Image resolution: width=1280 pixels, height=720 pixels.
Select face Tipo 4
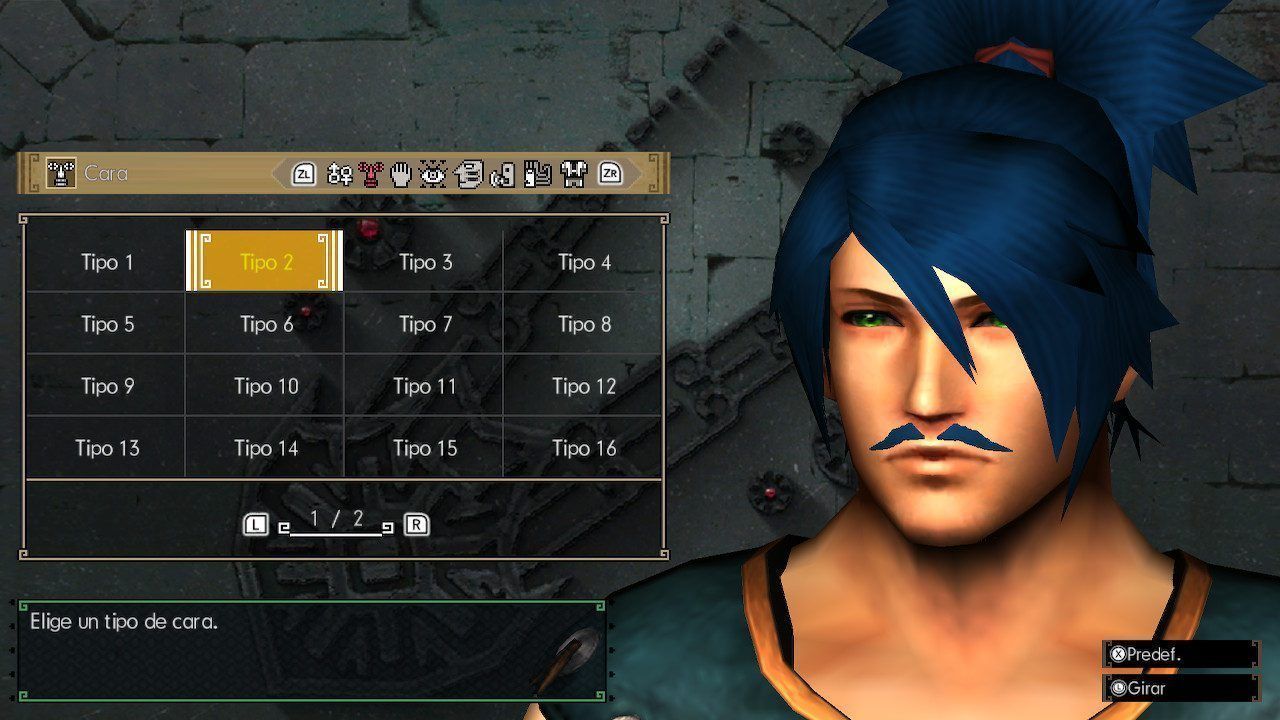tap(584, 262)
